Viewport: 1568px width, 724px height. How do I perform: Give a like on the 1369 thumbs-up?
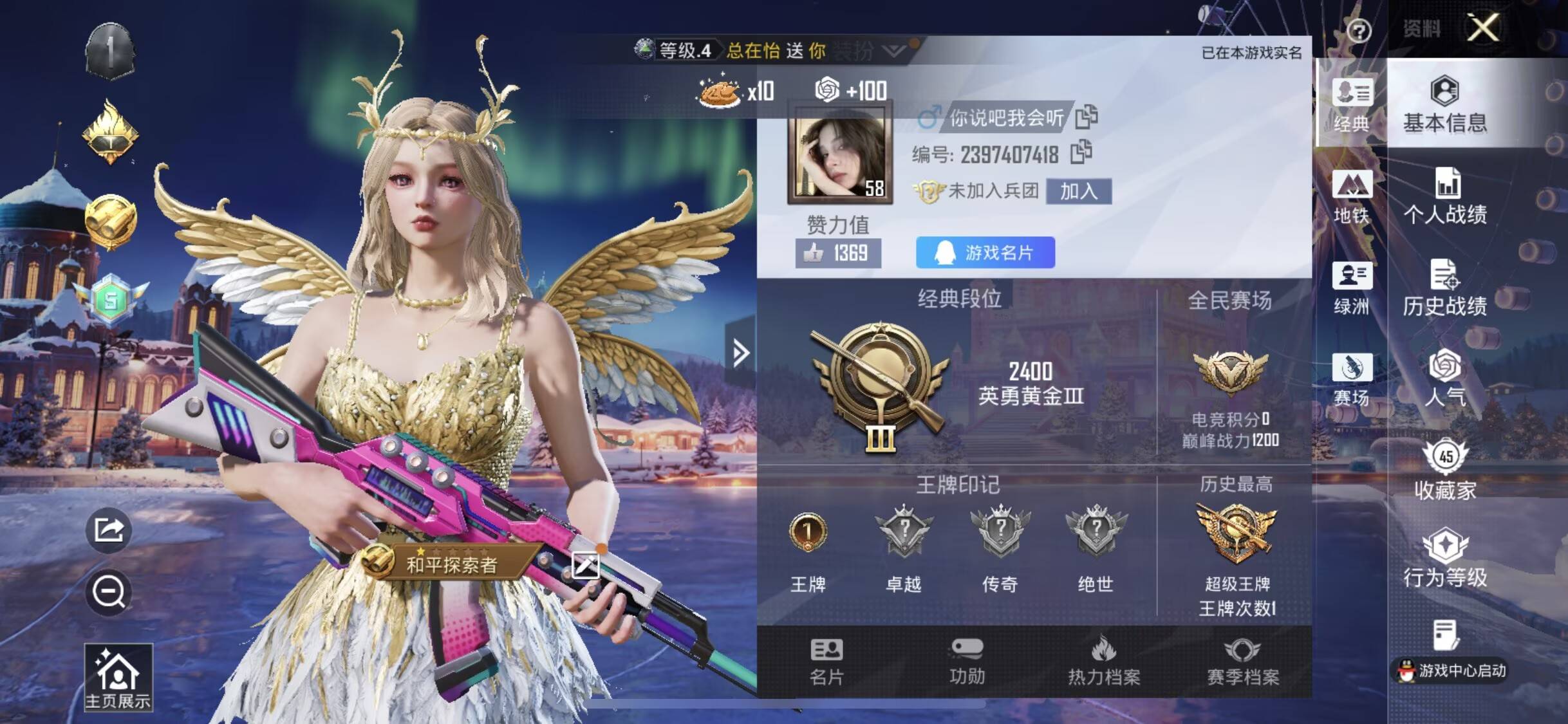tap(837, 253)
